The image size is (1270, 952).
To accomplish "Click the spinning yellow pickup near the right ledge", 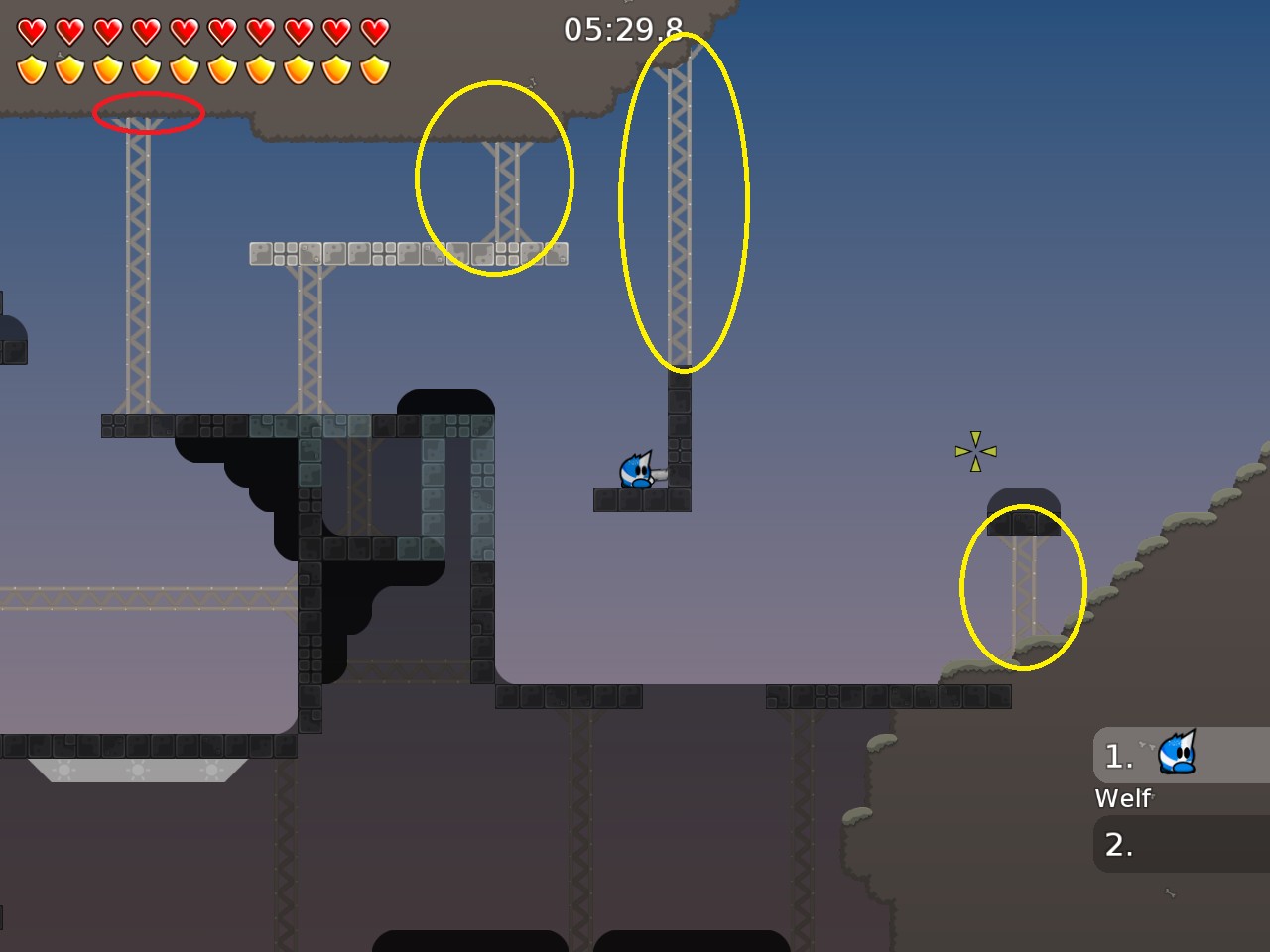I will pos(976,451).
